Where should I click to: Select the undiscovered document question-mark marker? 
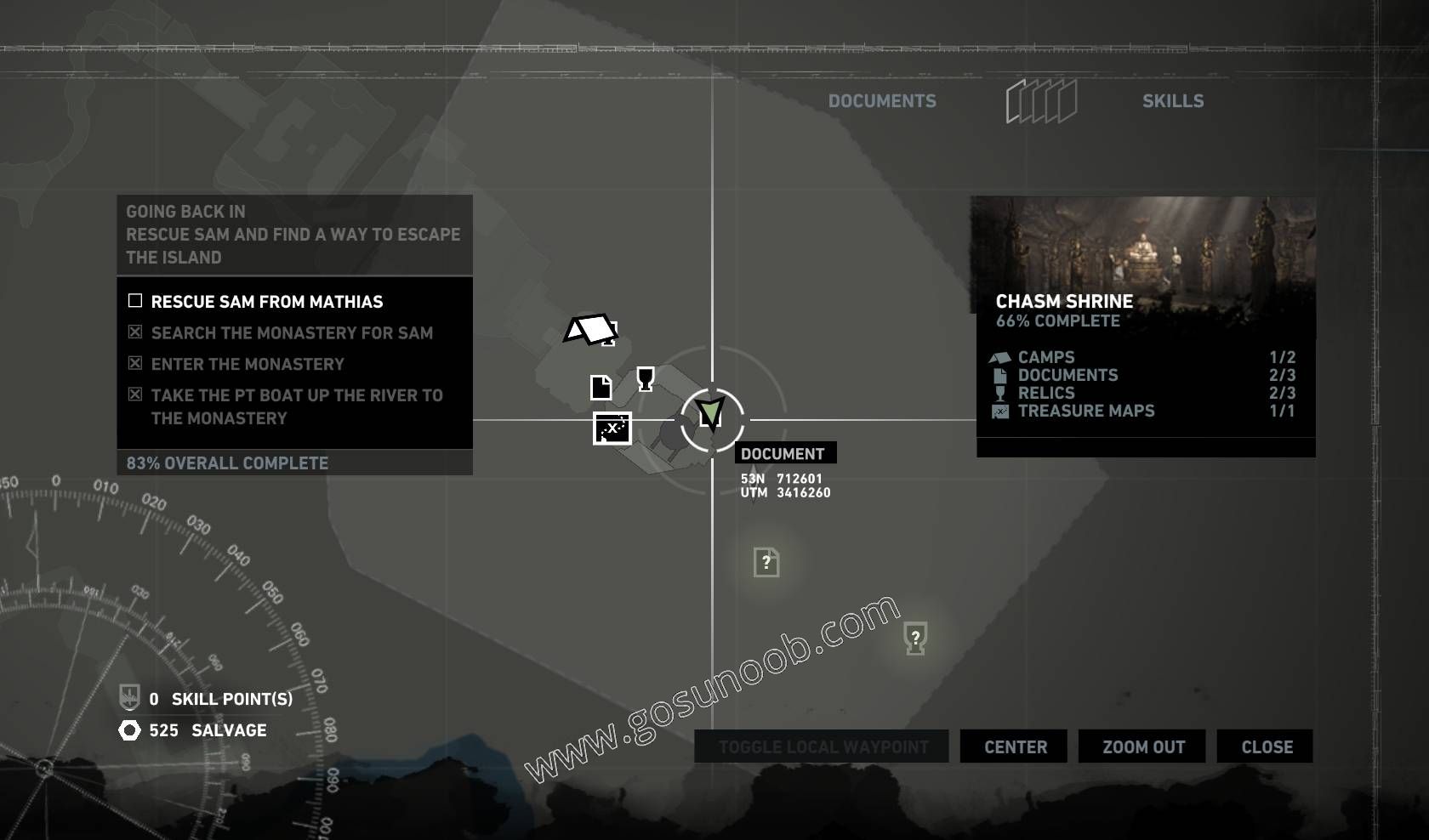point(766,562)
